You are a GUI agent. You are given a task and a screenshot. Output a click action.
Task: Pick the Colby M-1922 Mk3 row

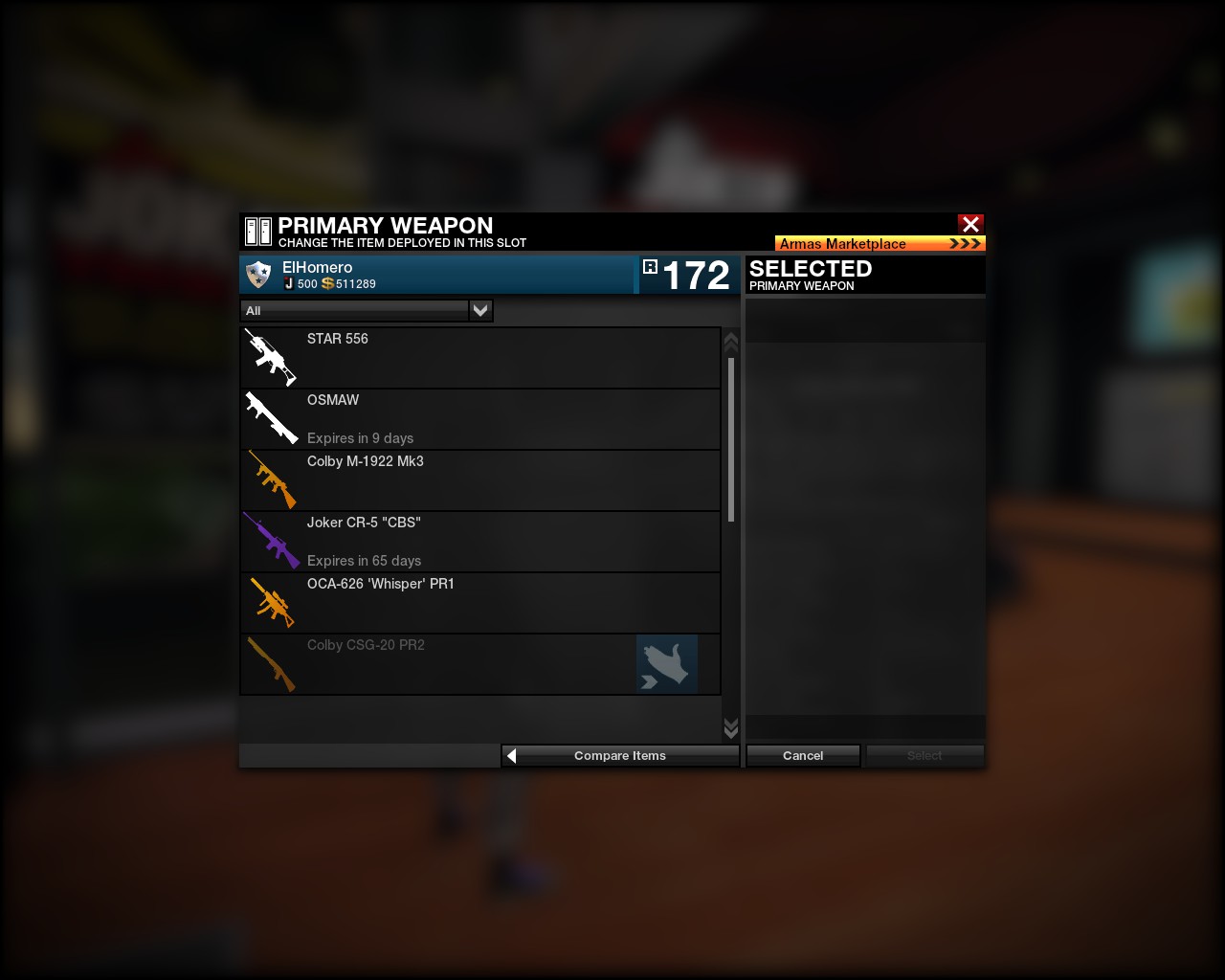(x=479, y=480)
